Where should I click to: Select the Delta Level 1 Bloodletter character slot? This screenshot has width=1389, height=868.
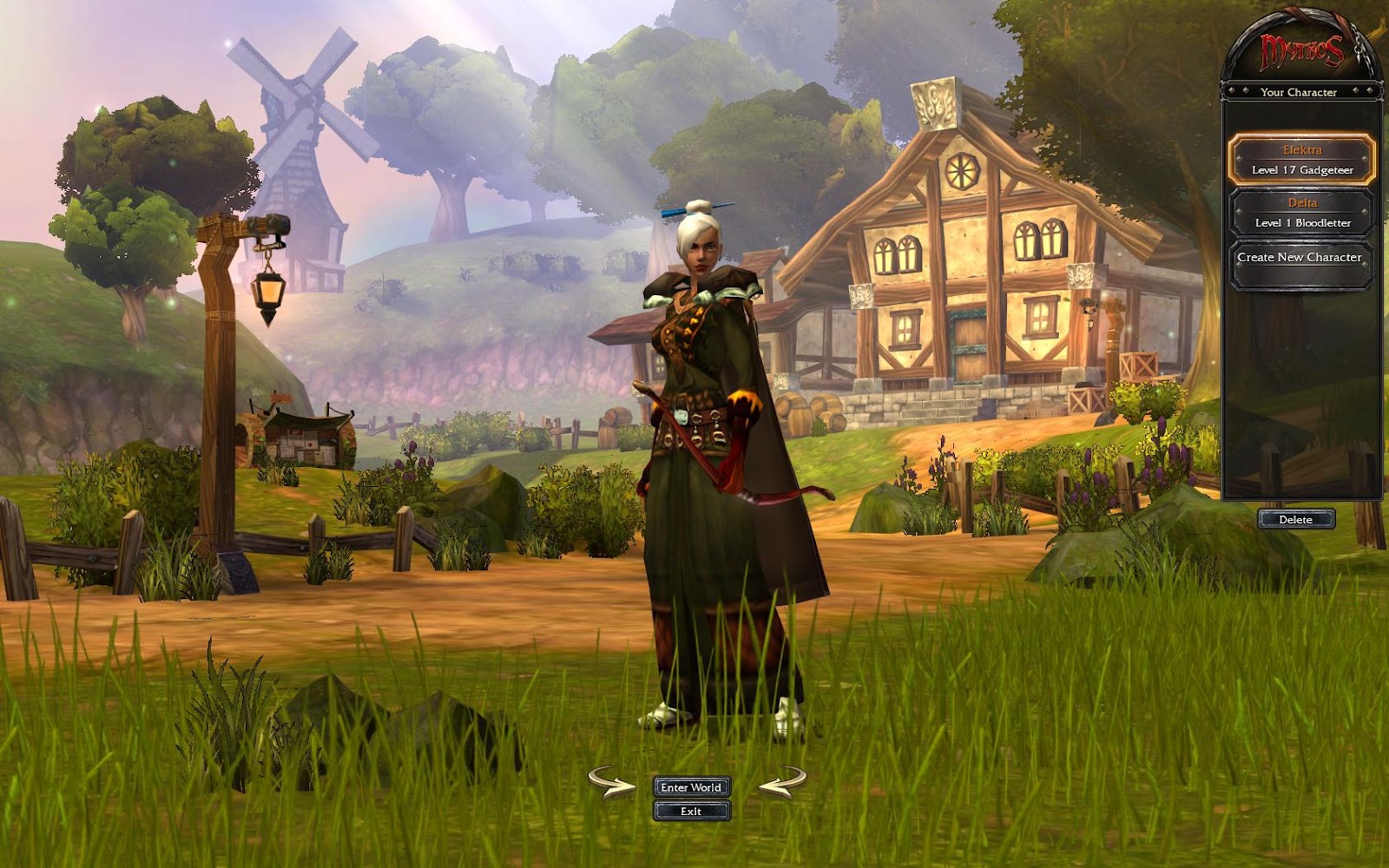[x=1300, y=213]
